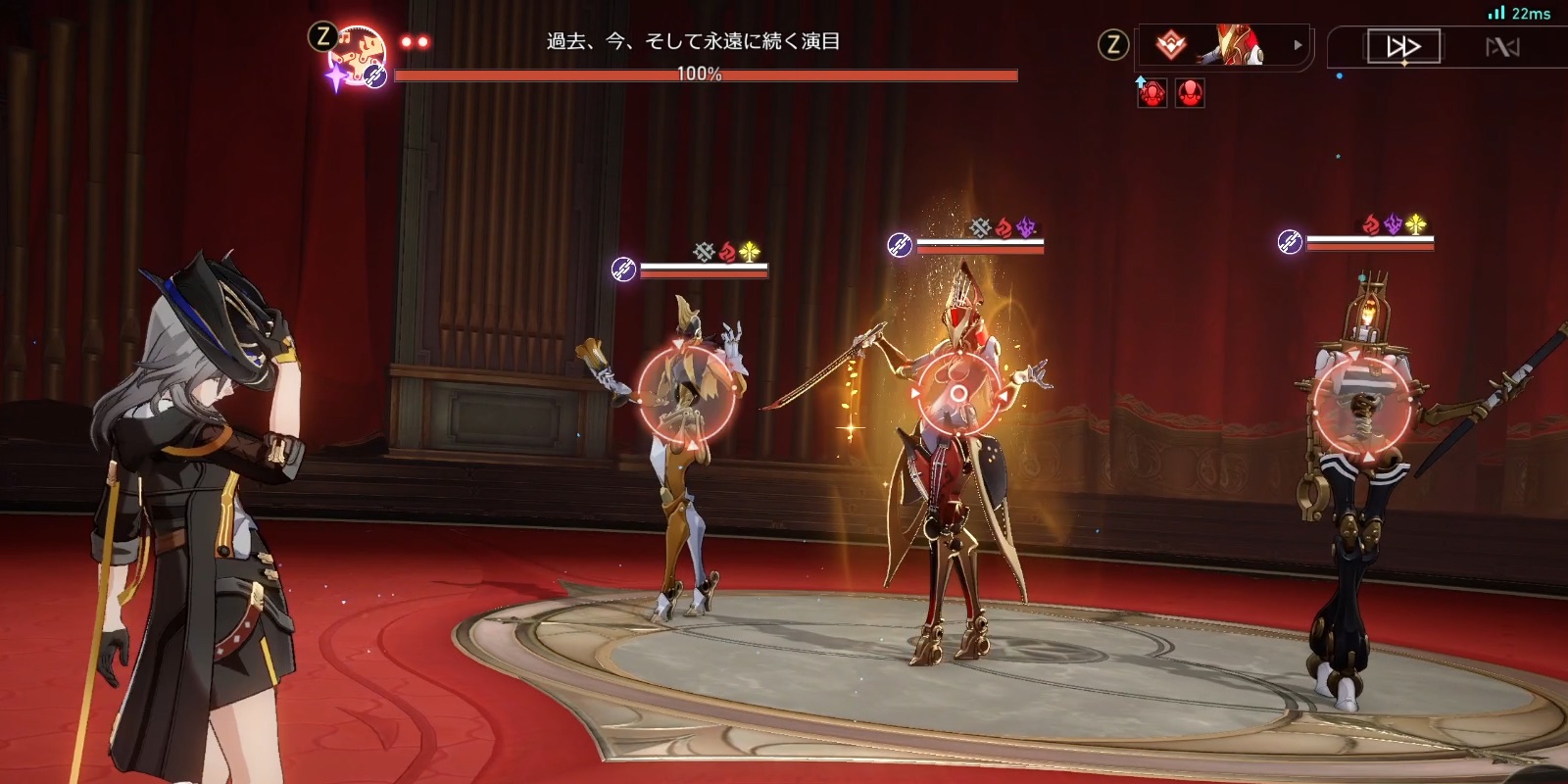
Task: Click the yellow imaginary weakness icon above the left enemy
Action: click(x=751, y=252)
